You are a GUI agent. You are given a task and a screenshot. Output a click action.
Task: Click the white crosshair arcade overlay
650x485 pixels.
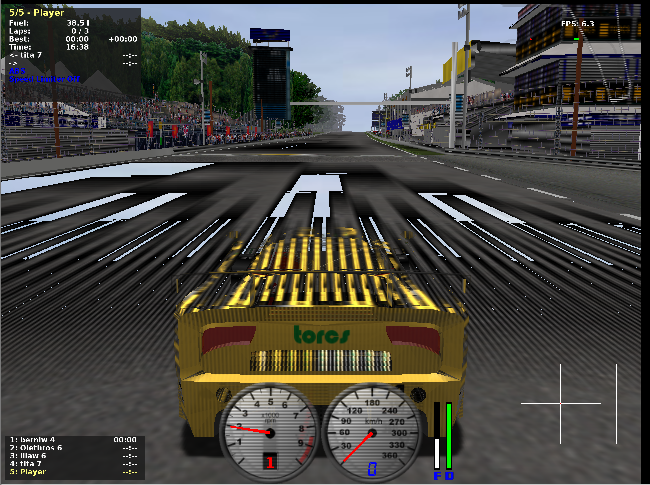pyautogui.click(x=560, y=404)
